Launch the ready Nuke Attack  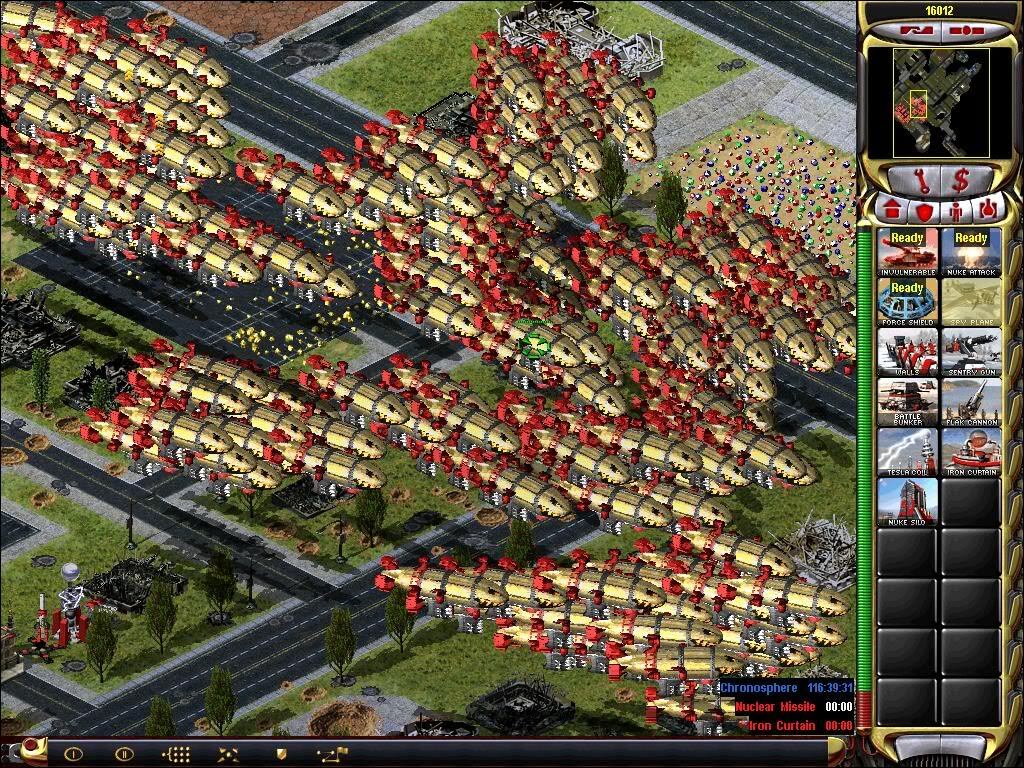click(x=970, y=252)
